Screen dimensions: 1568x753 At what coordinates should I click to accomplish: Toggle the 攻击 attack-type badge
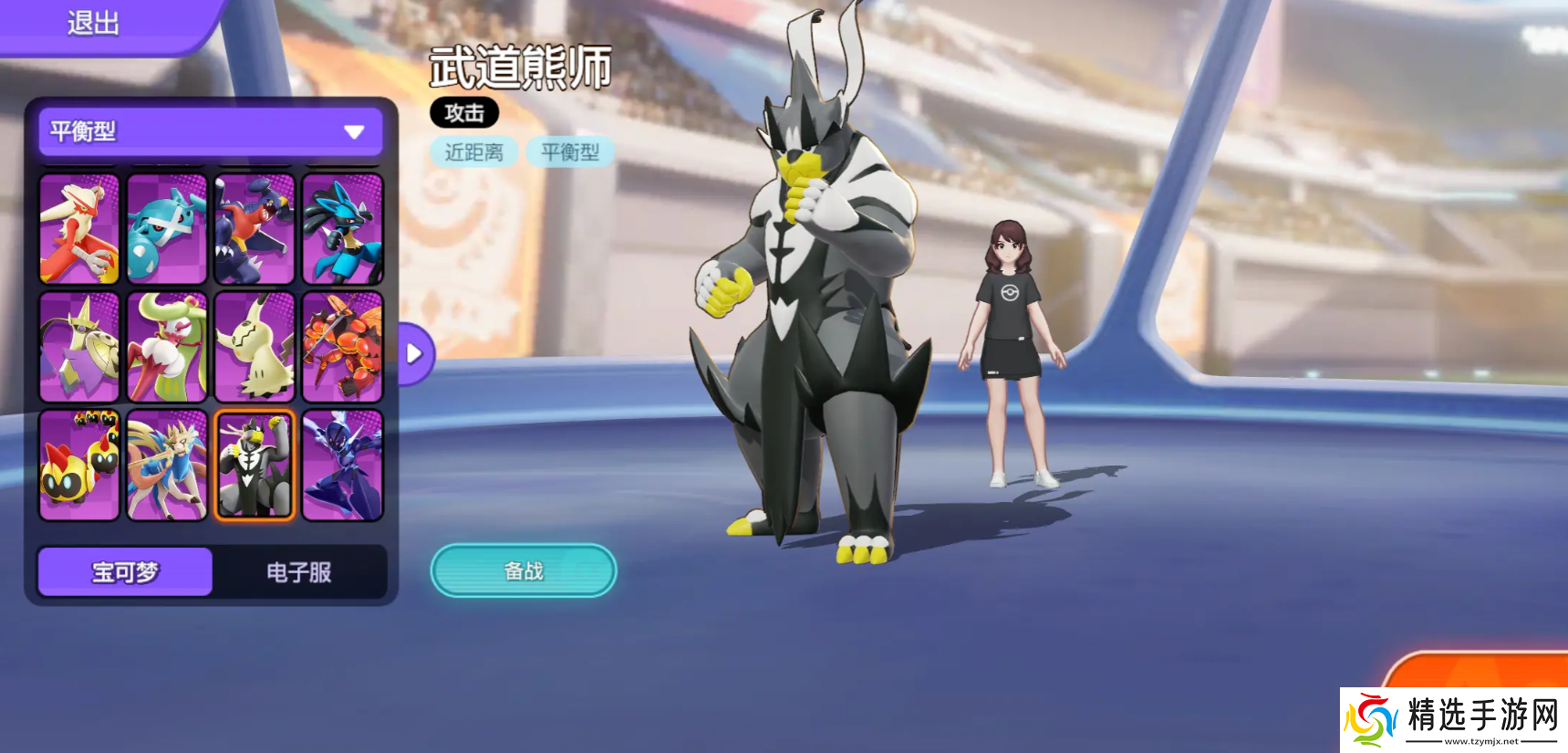(463, 113)
